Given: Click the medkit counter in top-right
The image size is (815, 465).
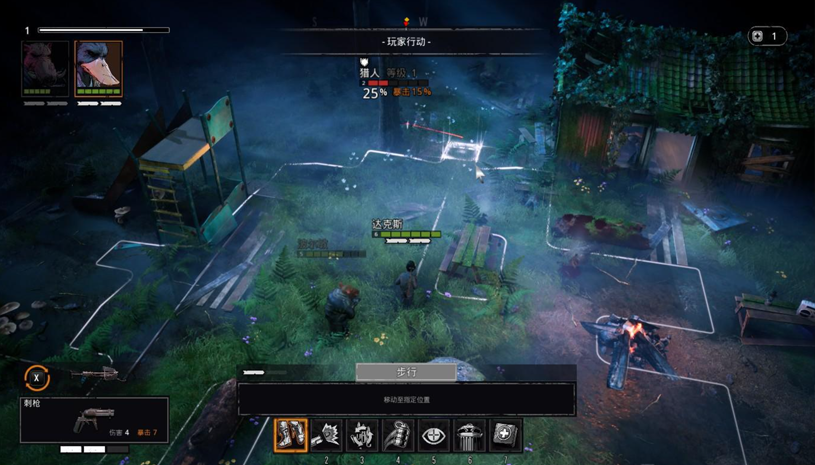Looking at the screenshot, I should click(766, 36).
